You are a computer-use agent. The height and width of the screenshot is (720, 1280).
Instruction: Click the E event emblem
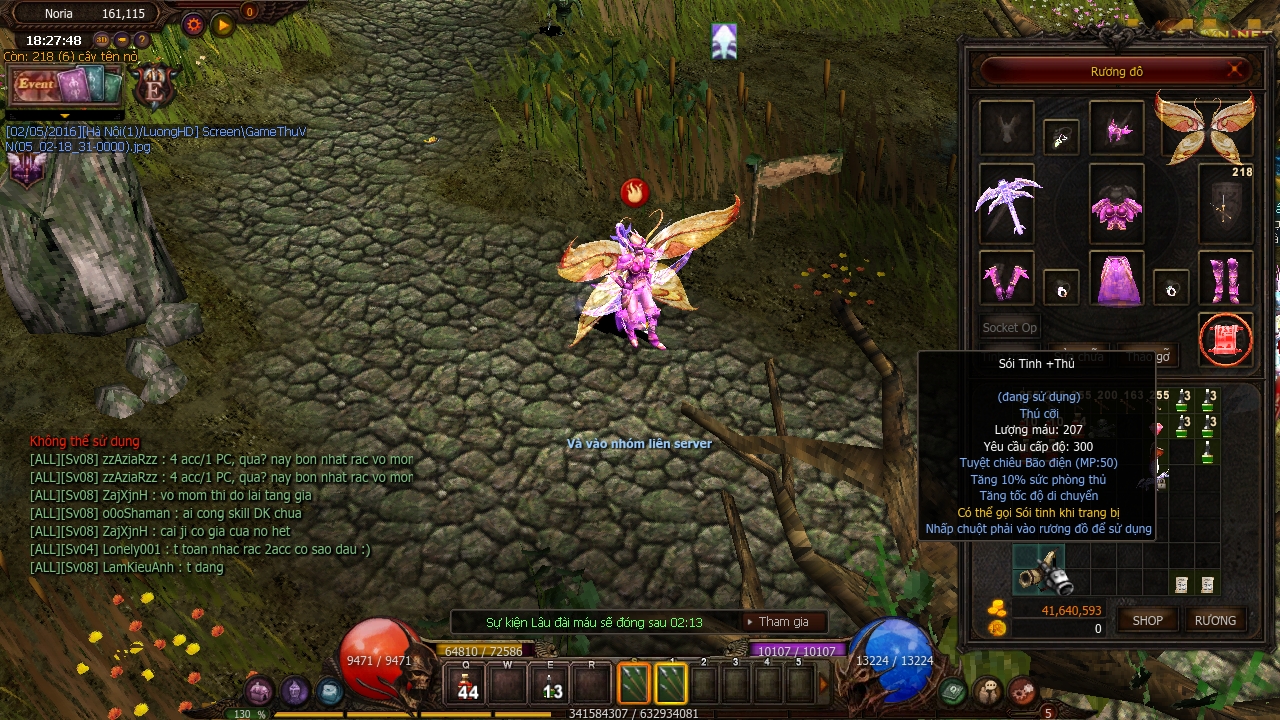pos(152,90)
